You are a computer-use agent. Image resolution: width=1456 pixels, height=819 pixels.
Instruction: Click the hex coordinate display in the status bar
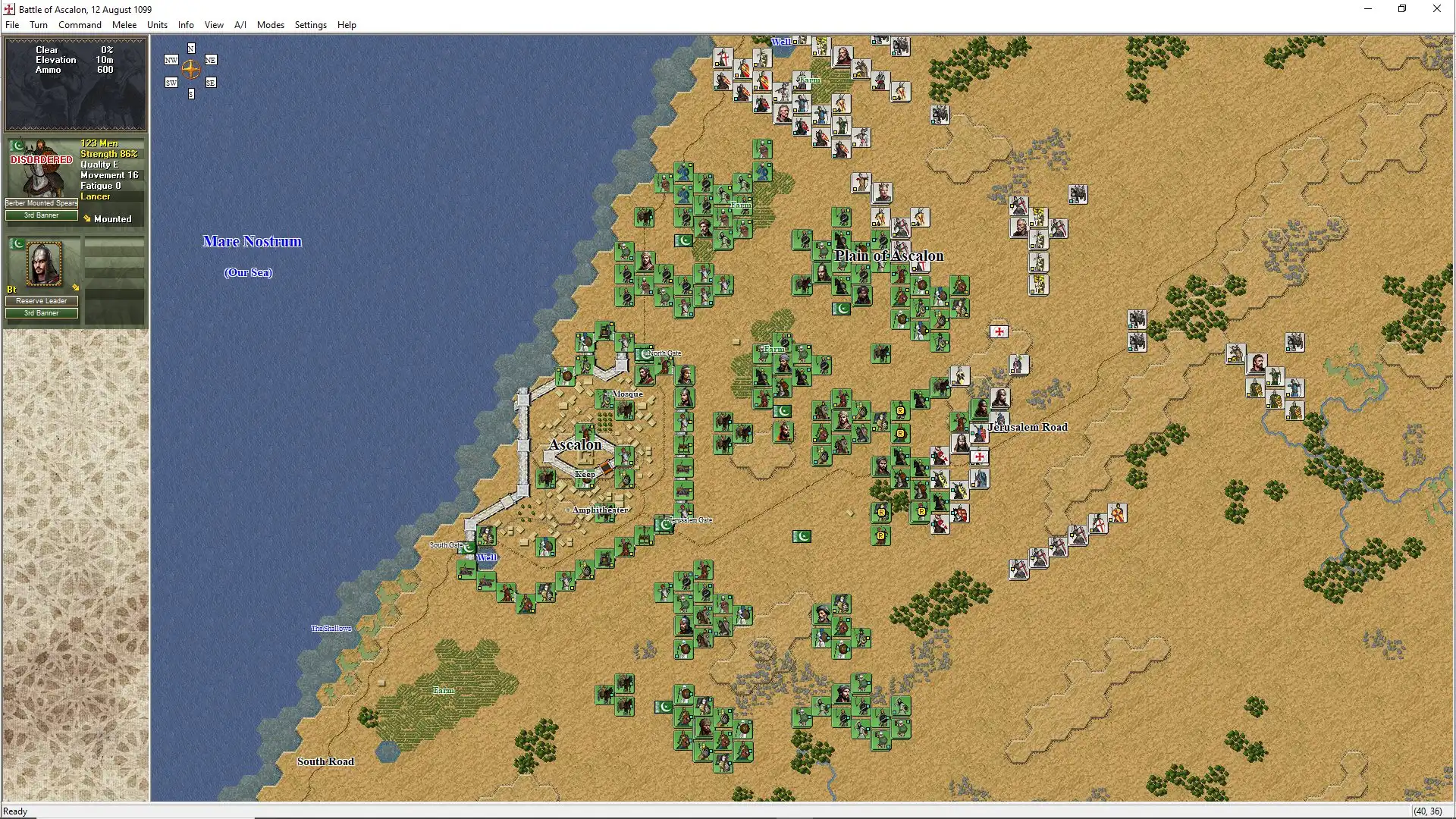[1429, 811]
